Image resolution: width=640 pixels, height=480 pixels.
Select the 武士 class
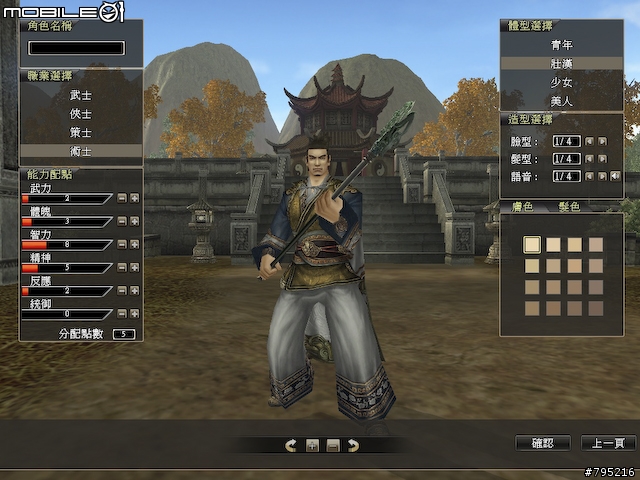pyautogui.click(x=81, y=95)
